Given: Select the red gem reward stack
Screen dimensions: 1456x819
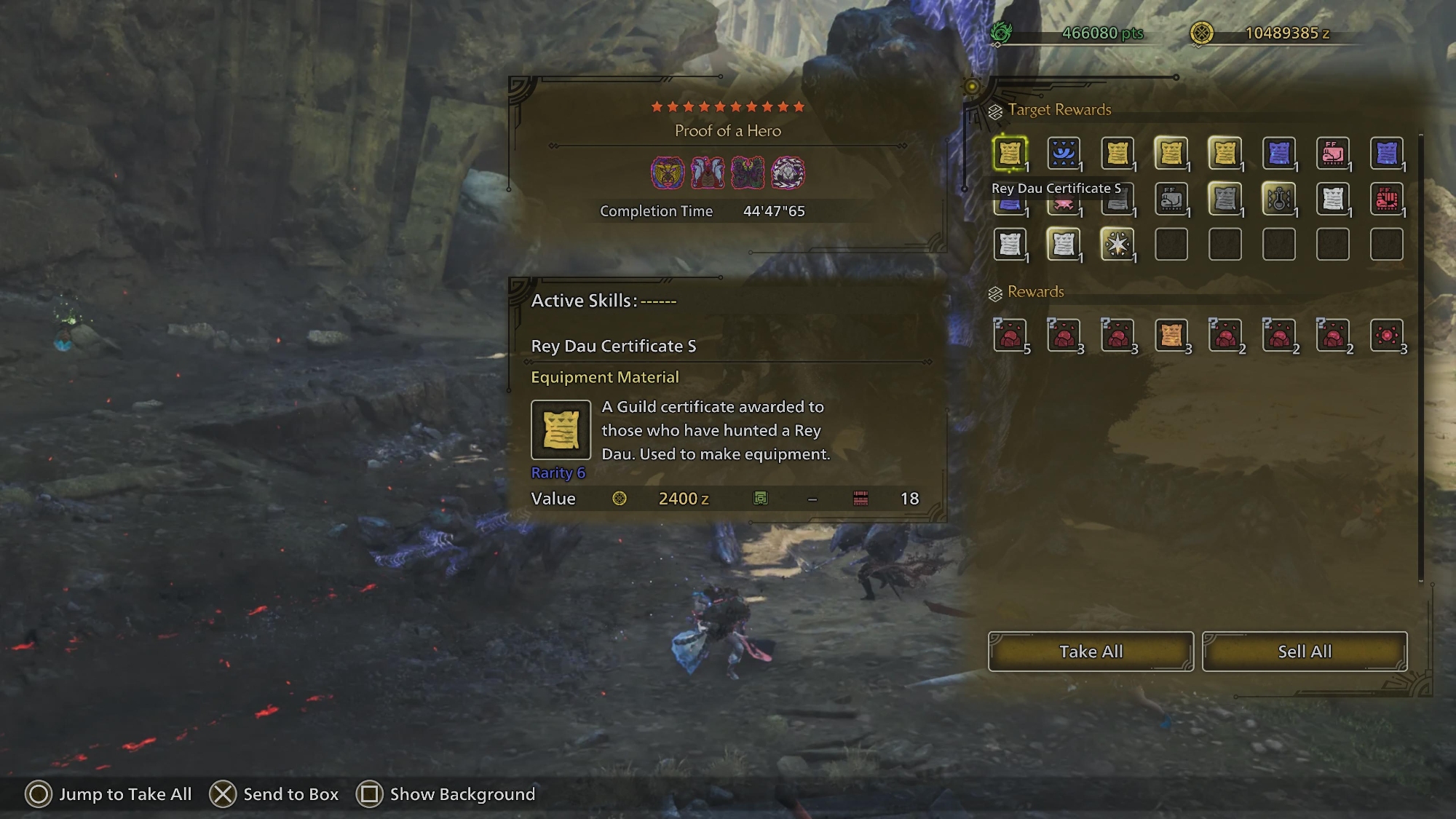Looking at the screenshot, I should 1386,336.
